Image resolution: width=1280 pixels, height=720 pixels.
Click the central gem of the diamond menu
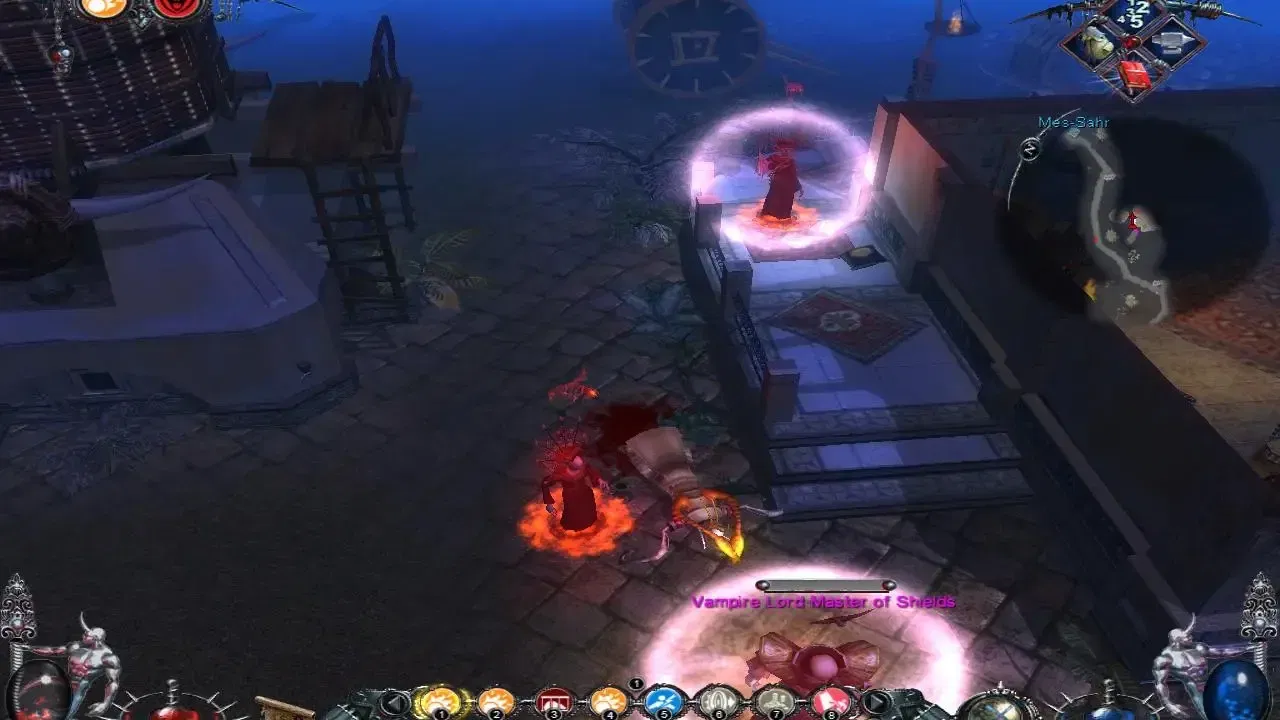pos(1131,41)
